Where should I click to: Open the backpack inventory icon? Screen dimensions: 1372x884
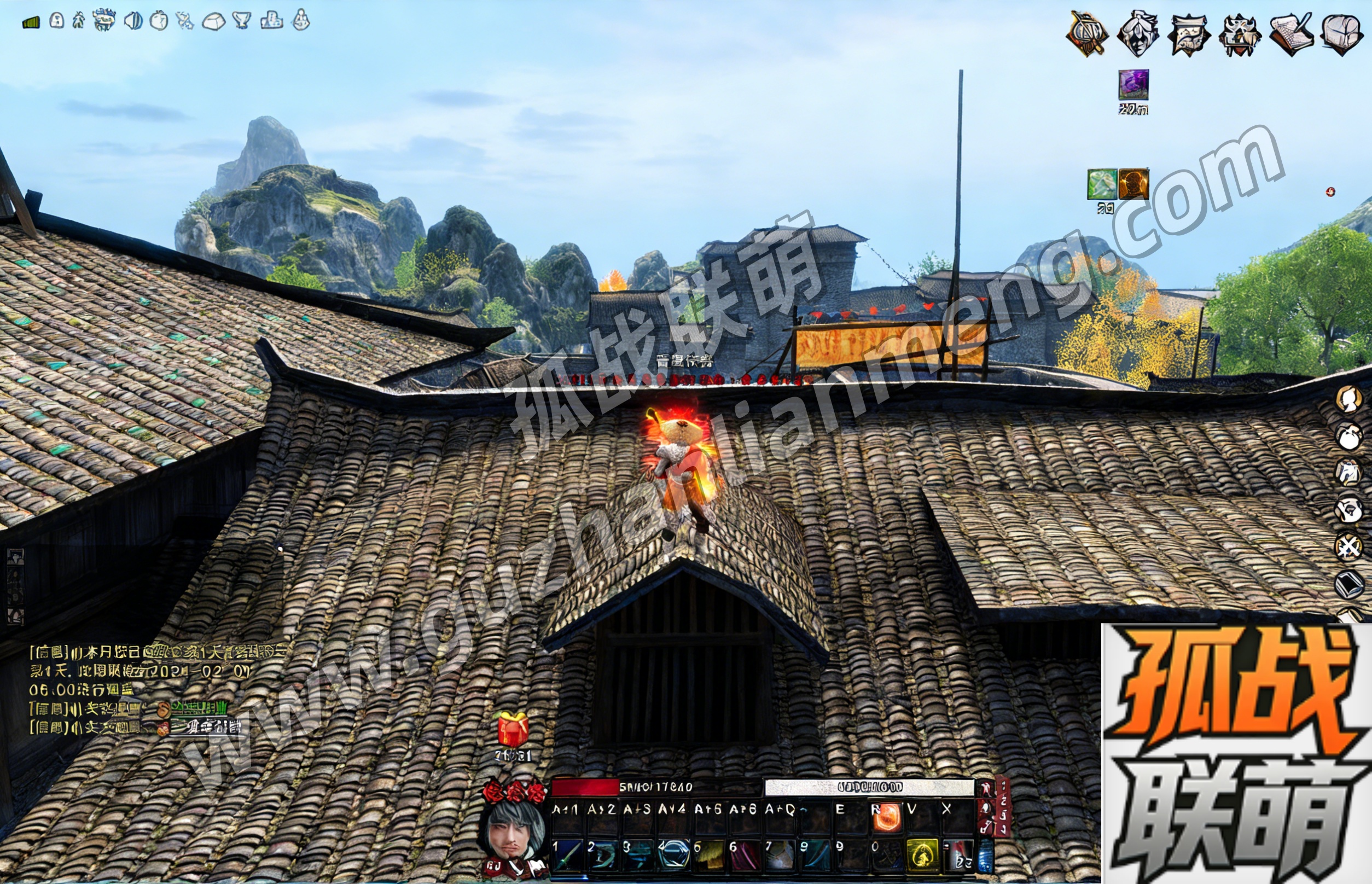coord(1342,34)
